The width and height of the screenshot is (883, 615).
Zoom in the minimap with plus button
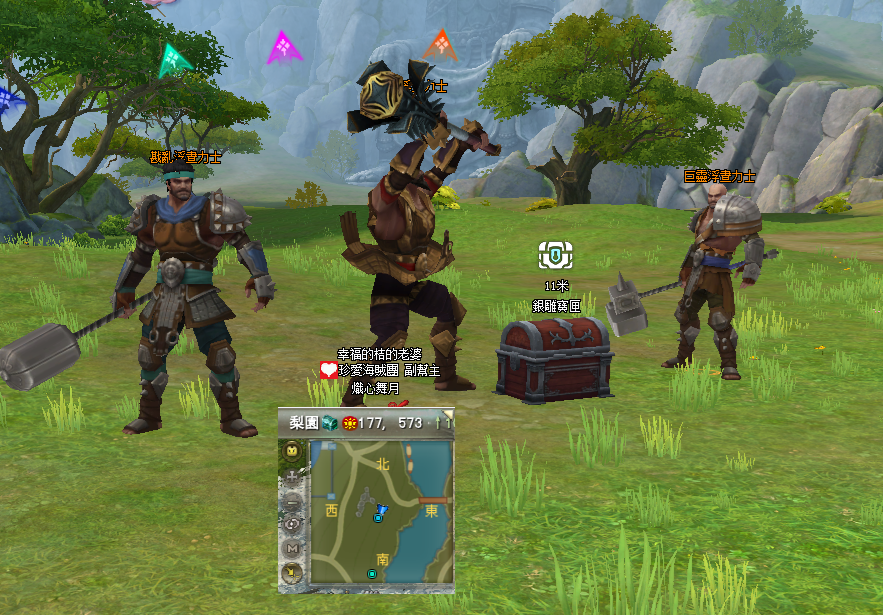(292, 476)
